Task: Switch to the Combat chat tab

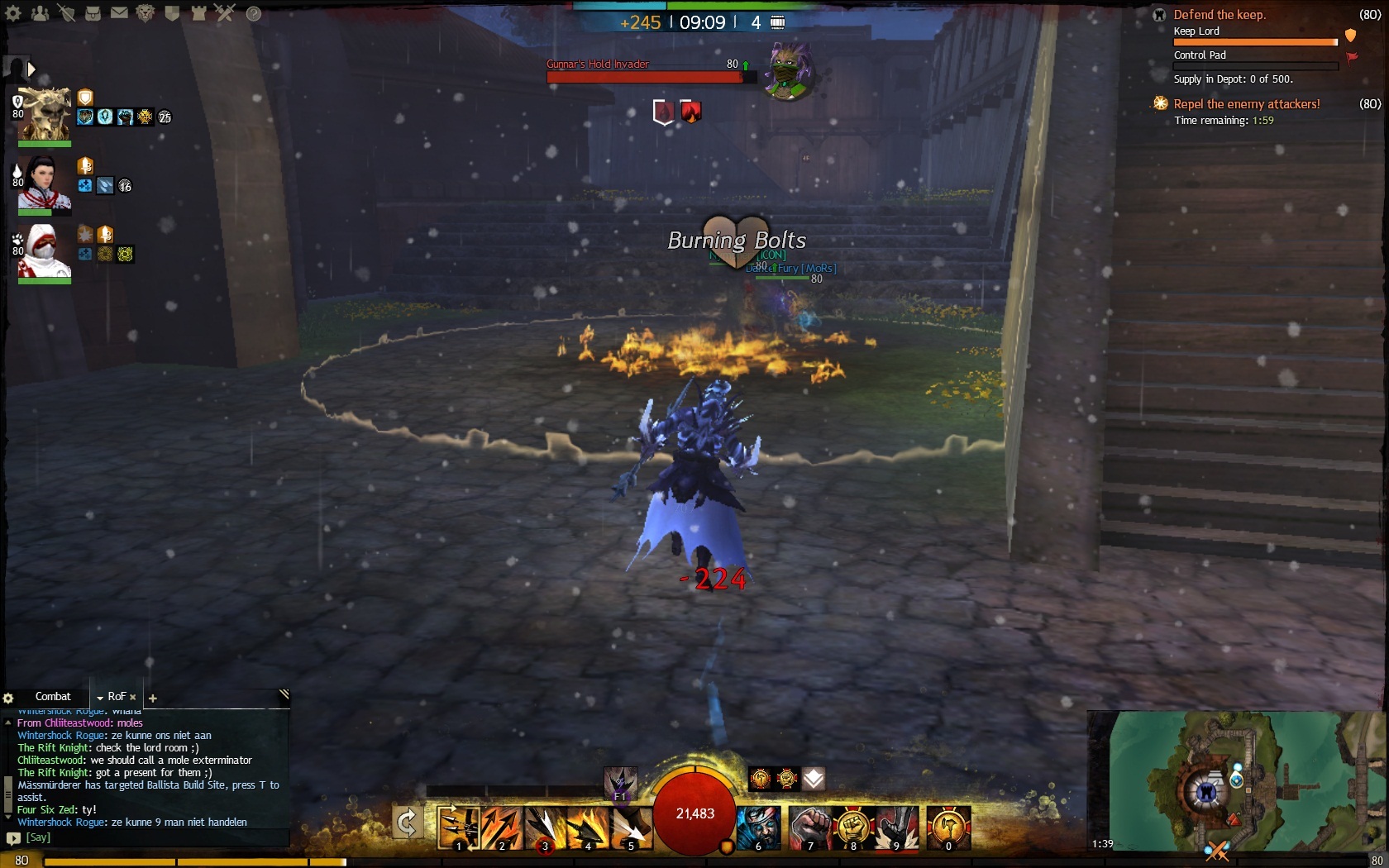Action: tap(53, 697)
